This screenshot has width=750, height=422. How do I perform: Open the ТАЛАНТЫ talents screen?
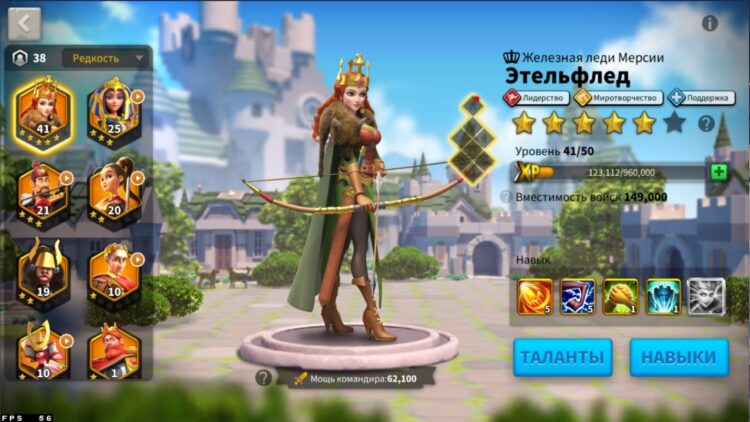click(x=563, y=357)
